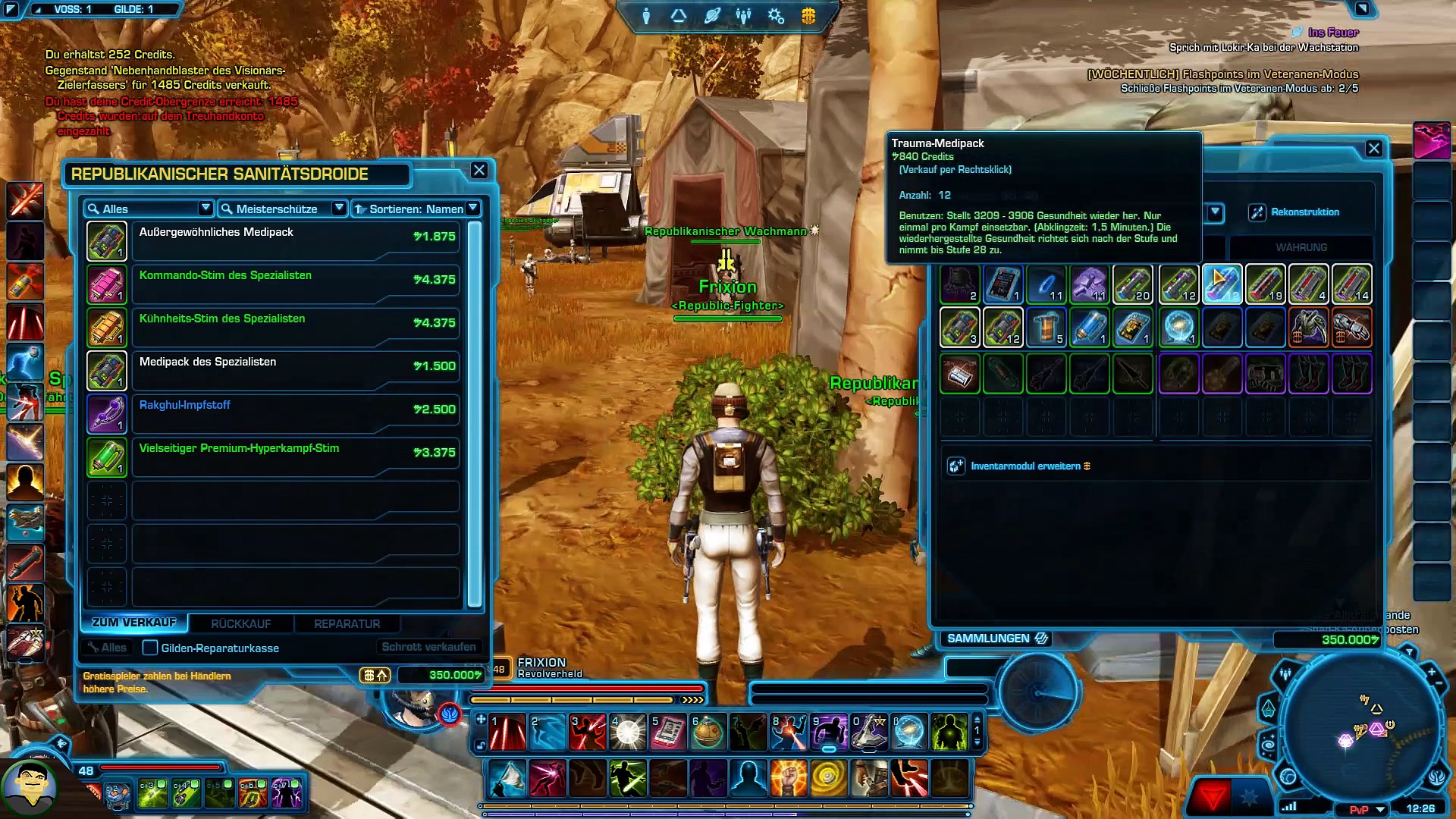The image size is (1456, 819).
Task: Select Kühnheits-Stim des Spezialisten item
Action: 296,328
